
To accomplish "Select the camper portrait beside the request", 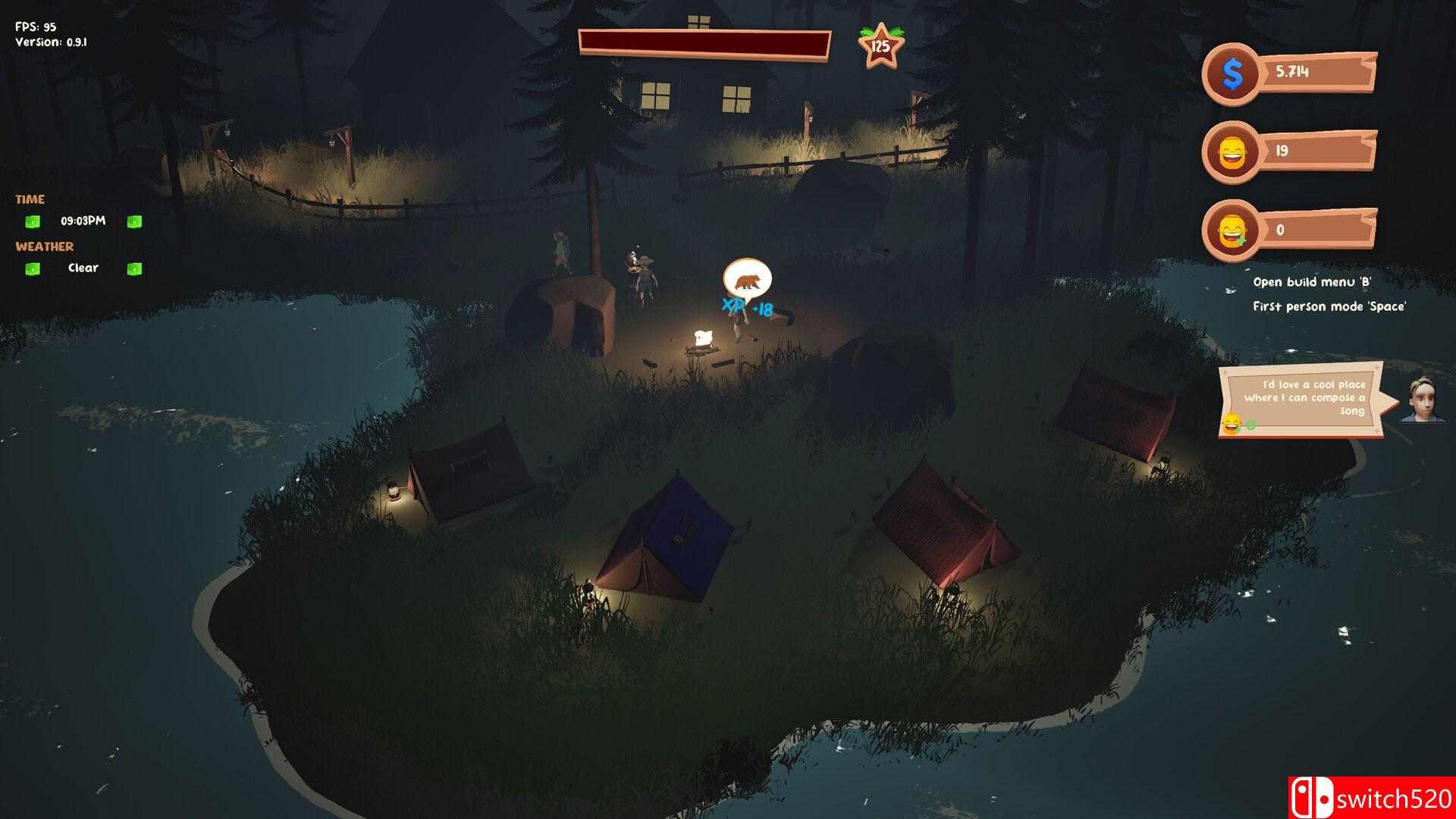I will point(1423,399).
